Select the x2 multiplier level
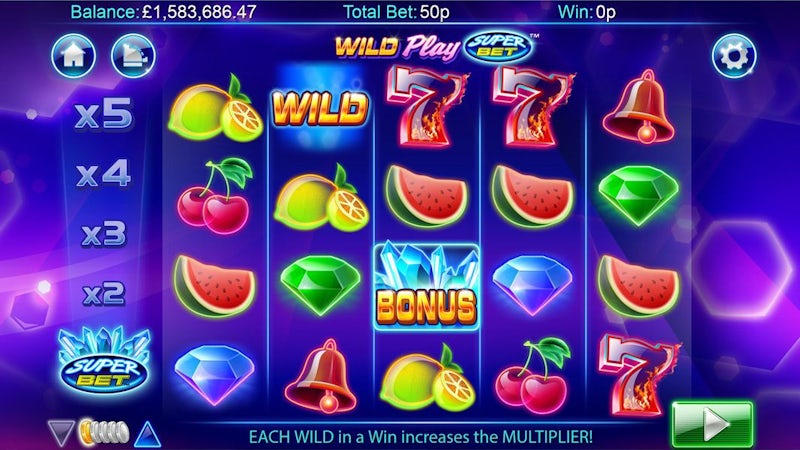The image size is (800, 450). point(103,294)
